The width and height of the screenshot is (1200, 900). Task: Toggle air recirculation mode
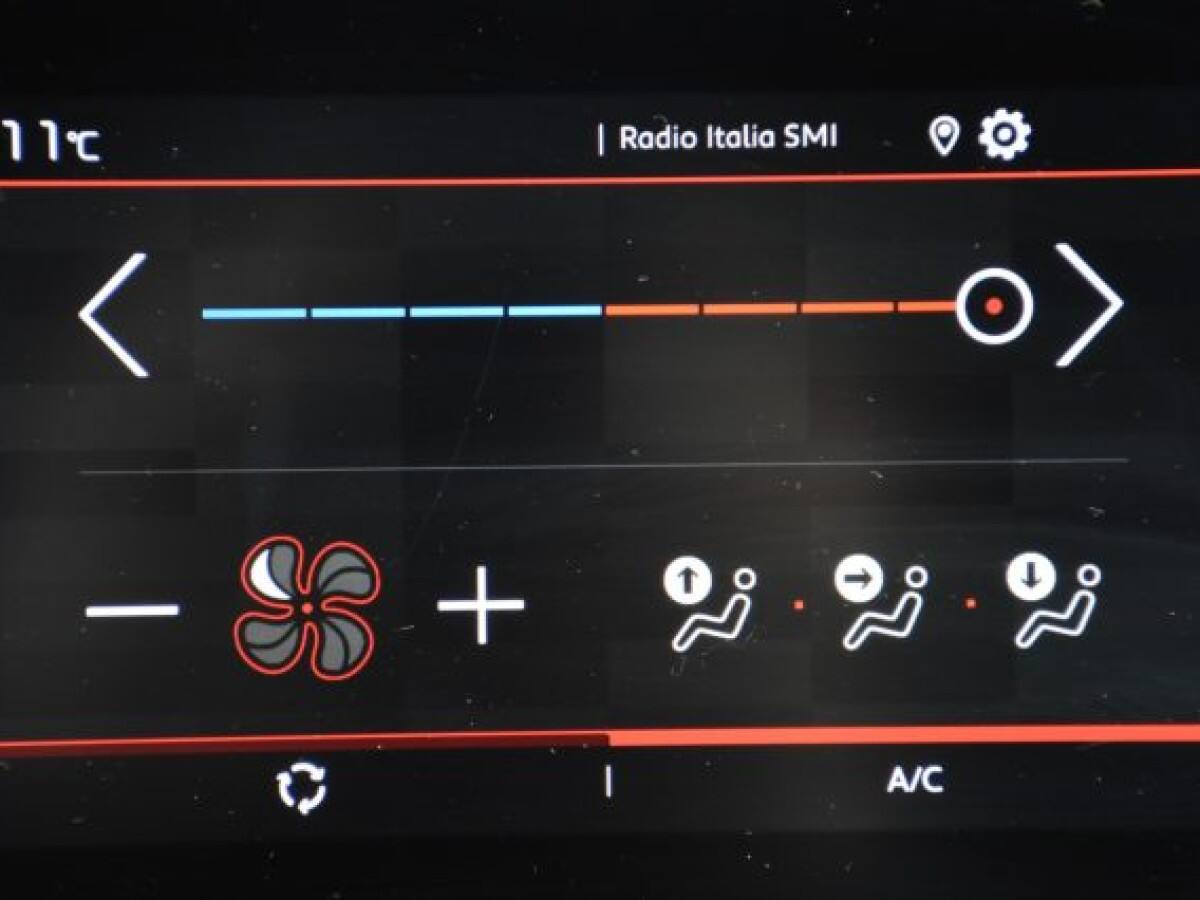302,788
